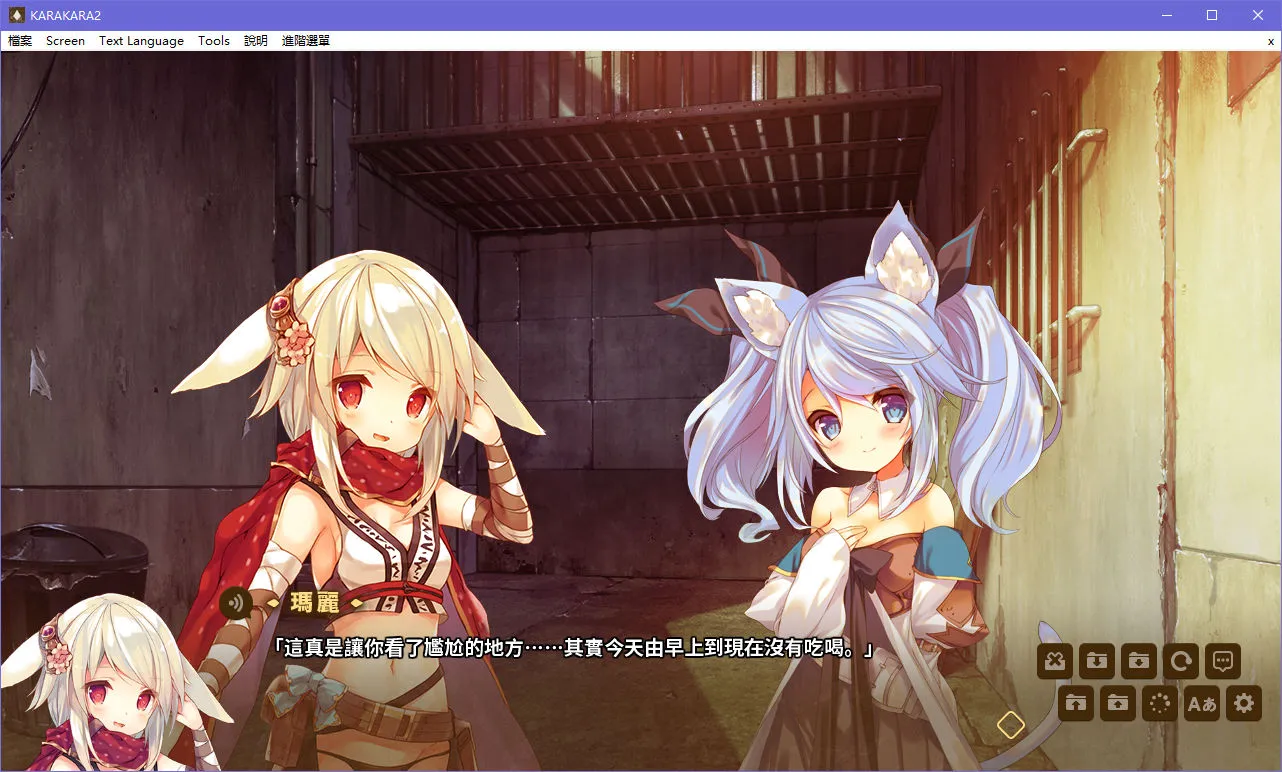
Task: Open the Text Language menu
Action: pyautogui.click(x=140, y=41)
